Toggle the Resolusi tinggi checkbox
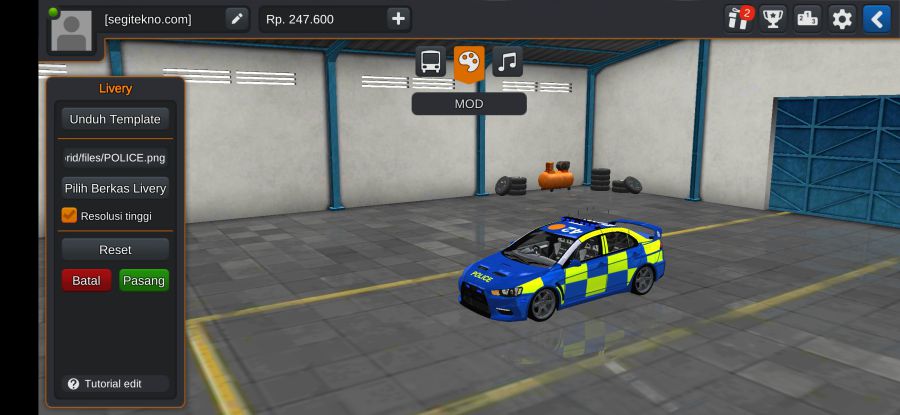Screen dimensions: 900x415 70,215
